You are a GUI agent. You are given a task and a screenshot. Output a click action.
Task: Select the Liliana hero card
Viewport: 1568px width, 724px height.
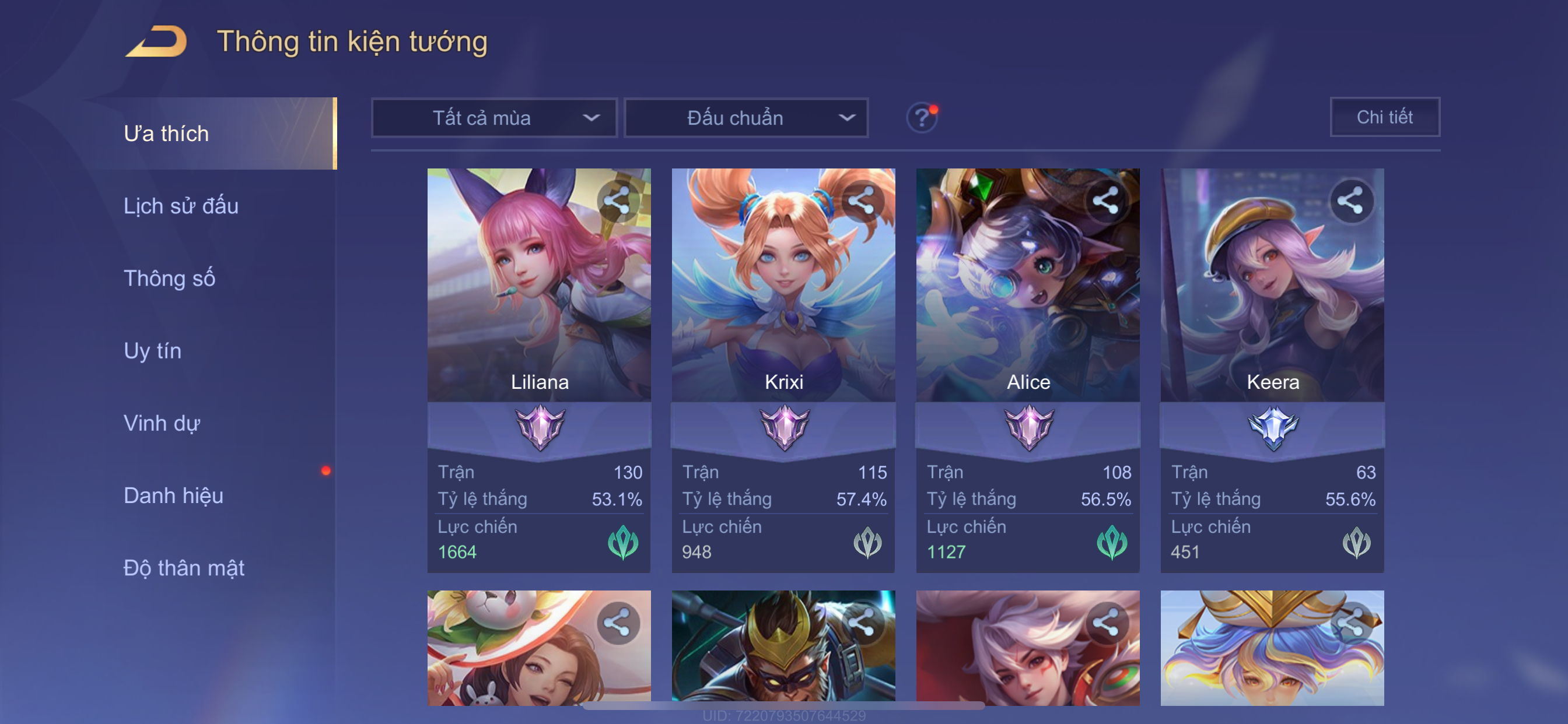(x=538, y=304)
